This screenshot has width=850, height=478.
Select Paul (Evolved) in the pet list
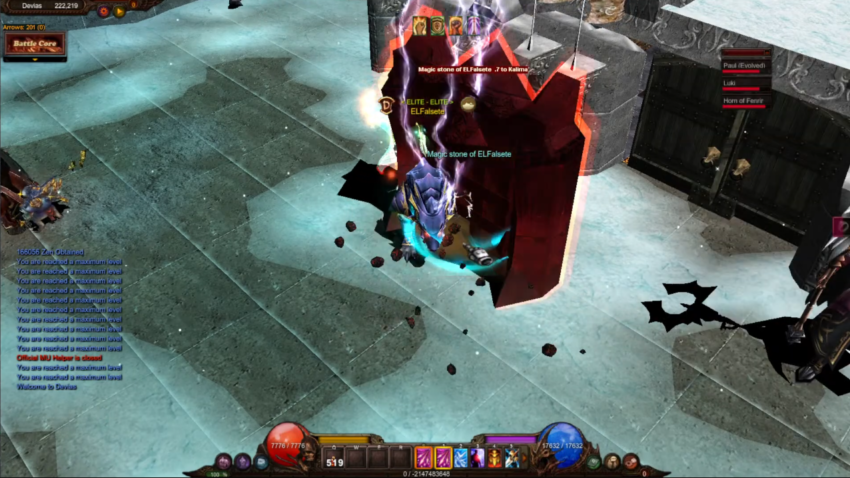pyautogui.click(x=744, y=66)
